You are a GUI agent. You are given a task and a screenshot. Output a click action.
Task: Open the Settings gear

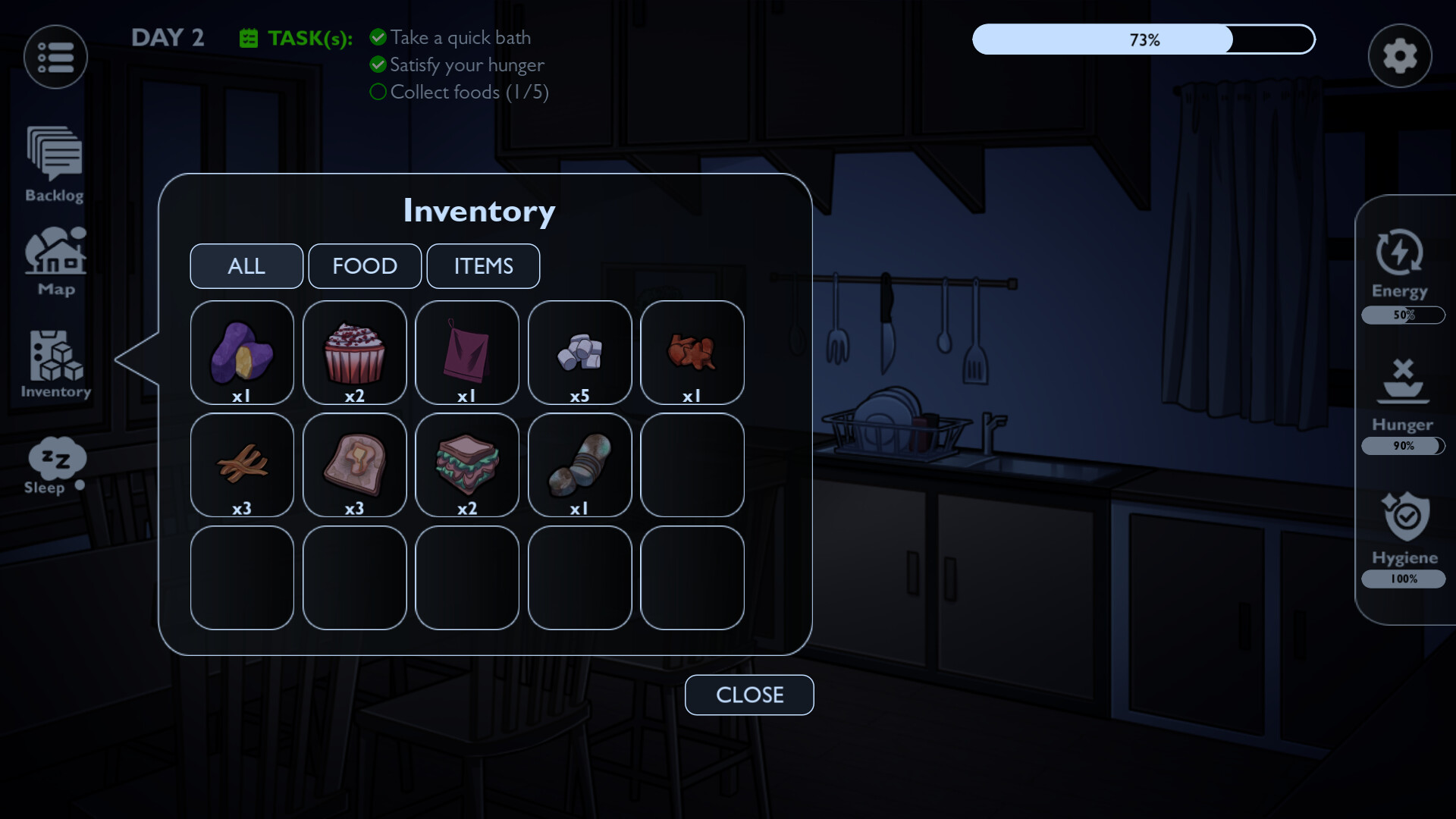[x=1399, y=55]
